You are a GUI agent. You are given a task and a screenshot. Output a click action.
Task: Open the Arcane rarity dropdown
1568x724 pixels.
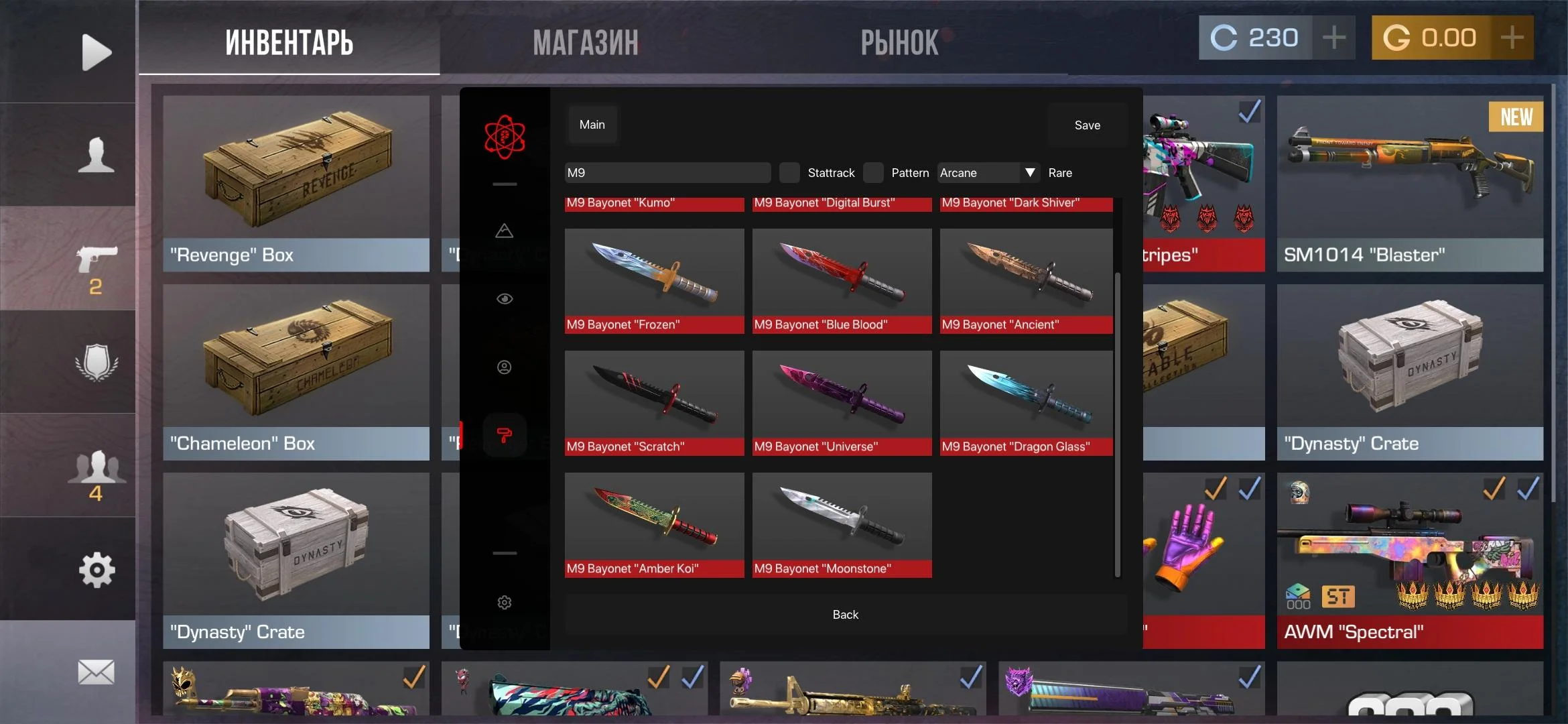[988, 173]
